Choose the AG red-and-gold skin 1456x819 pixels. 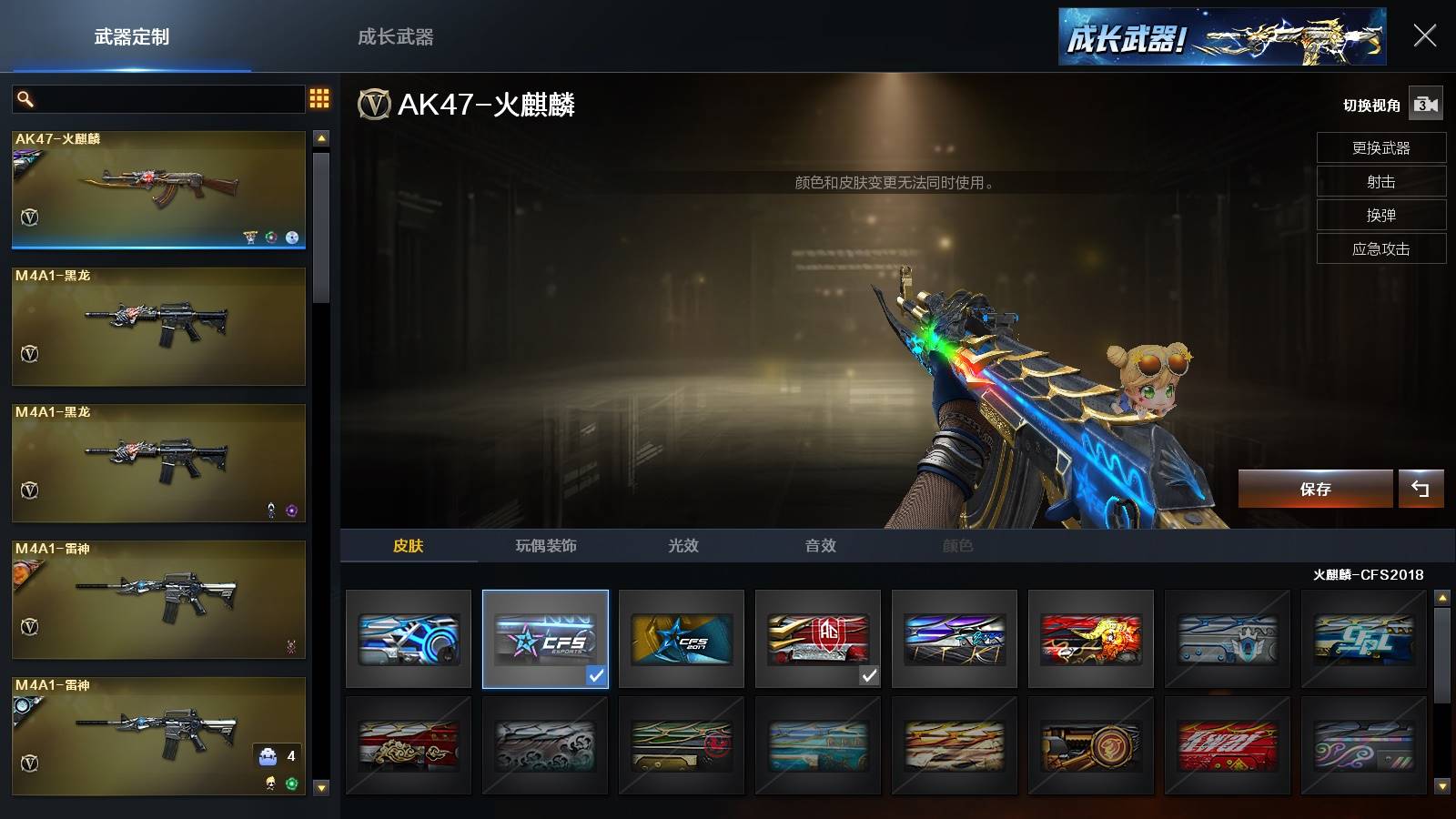(818, 639)
